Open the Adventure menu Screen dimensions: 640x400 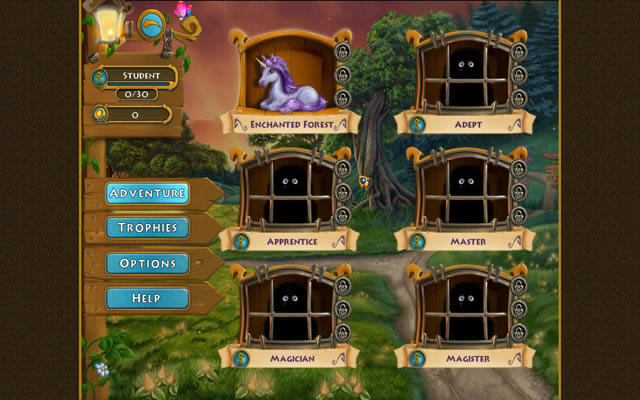pyautogui.click(x=147, y=193)
